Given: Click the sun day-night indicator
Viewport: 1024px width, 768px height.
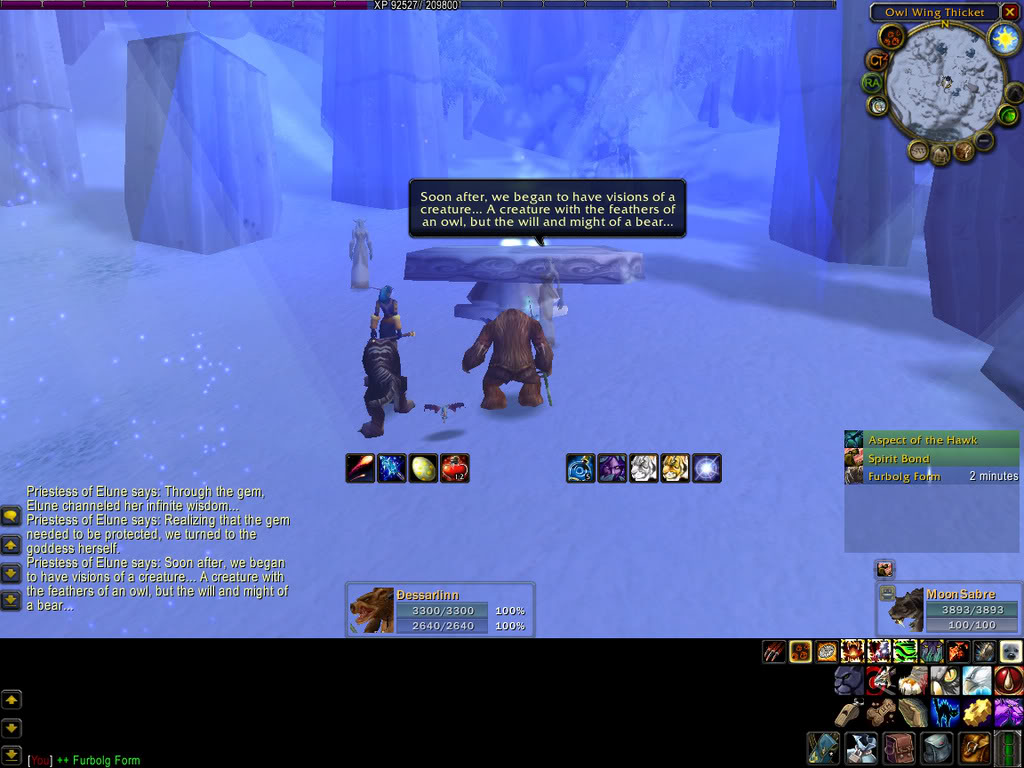Looking at the screenshot, I should click(x=1003, y=38).
